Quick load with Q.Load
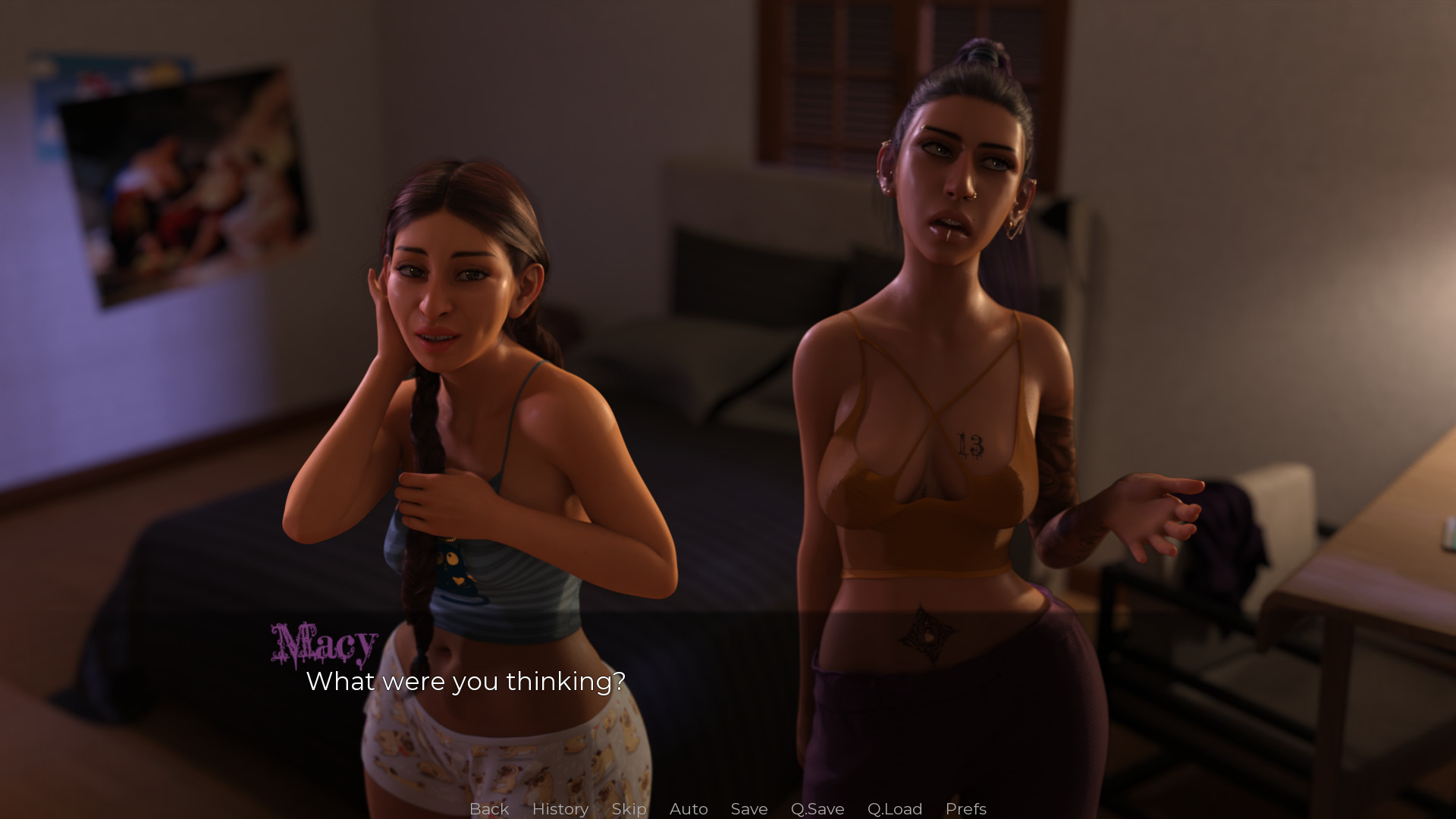Image resolution: width=1456 pixels, height=819 pixels. click(894, 808)
